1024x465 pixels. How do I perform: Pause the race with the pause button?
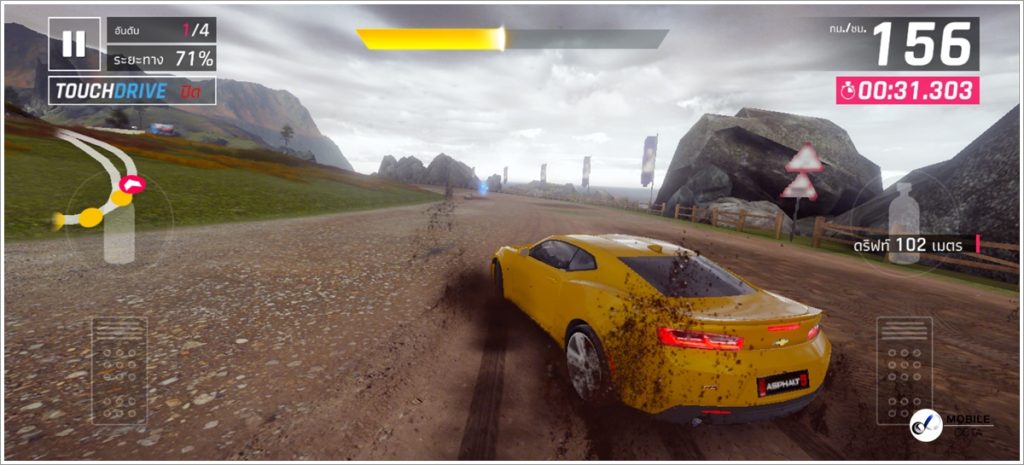[74, 44]
